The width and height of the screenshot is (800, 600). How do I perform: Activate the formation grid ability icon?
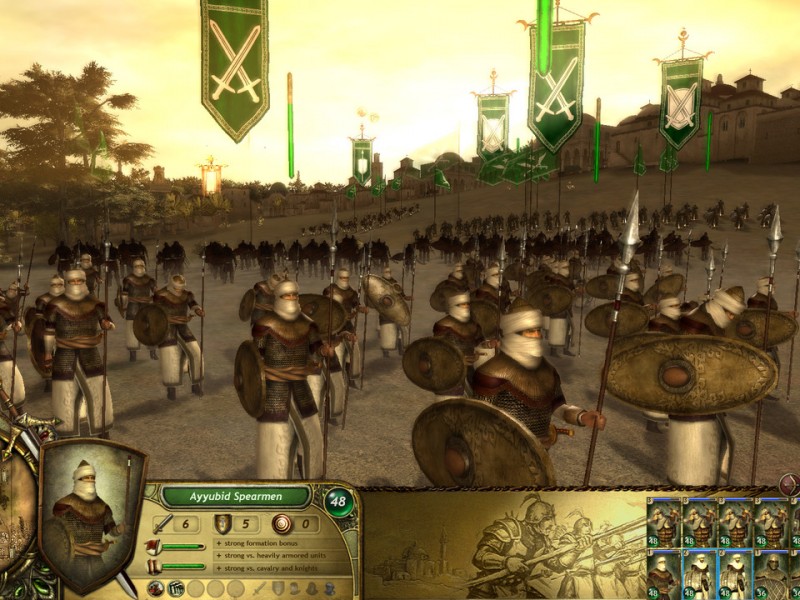coord(176,589)
